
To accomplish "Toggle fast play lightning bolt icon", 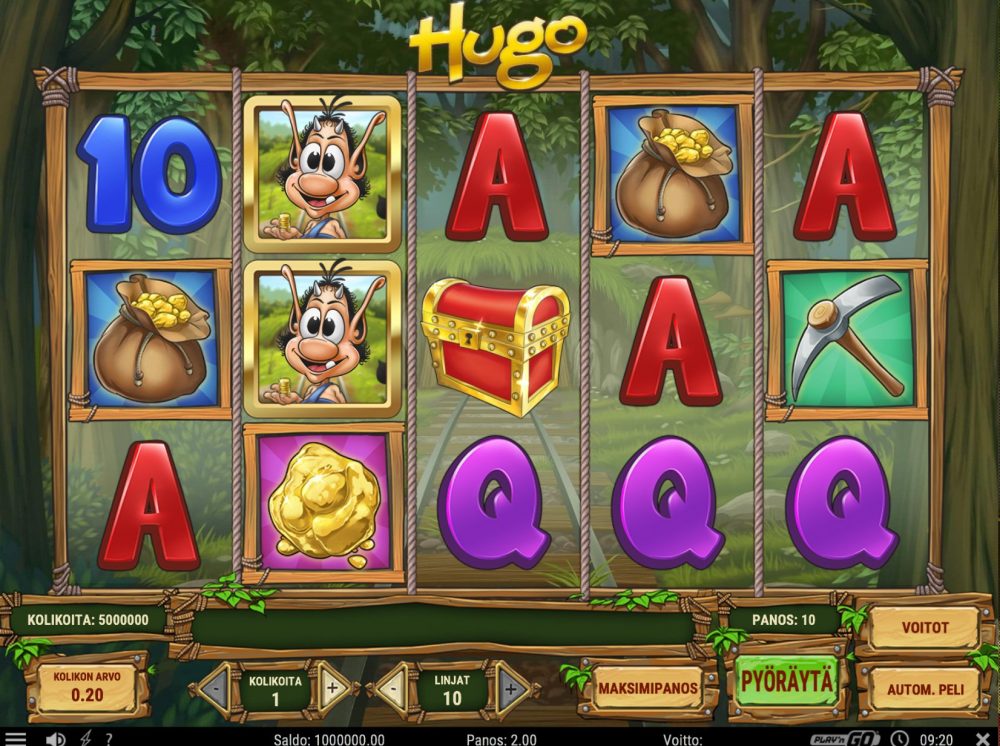I will point(84,739).
